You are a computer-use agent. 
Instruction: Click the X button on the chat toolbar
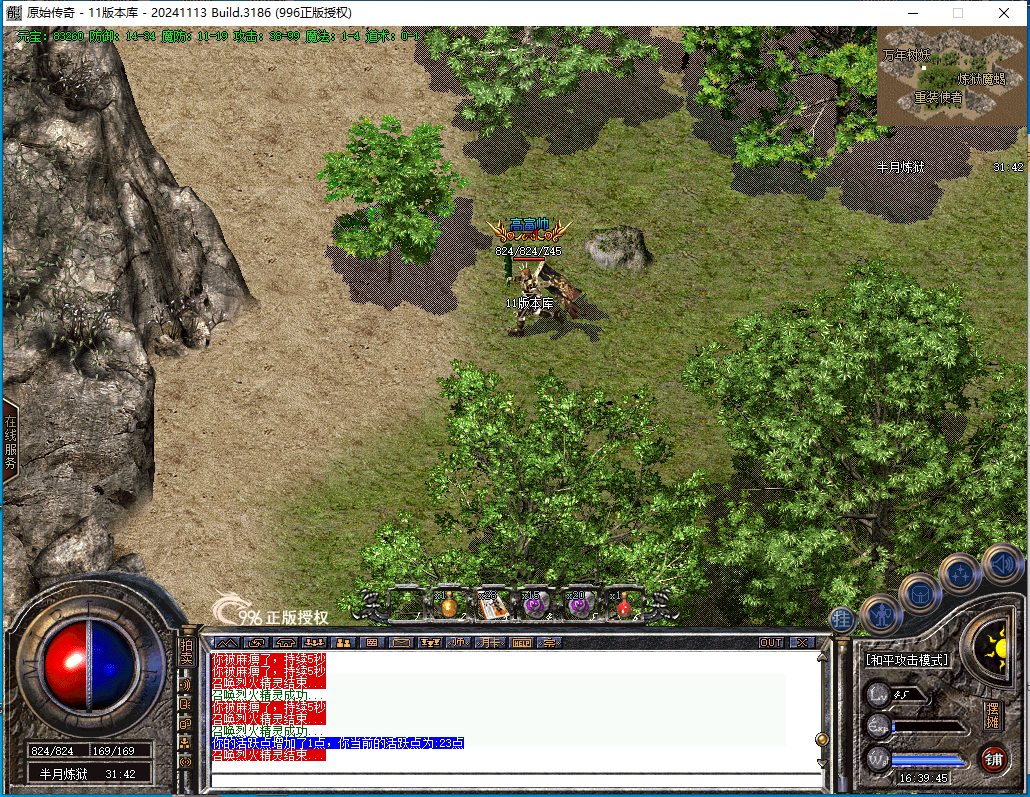tap(802, 642)
